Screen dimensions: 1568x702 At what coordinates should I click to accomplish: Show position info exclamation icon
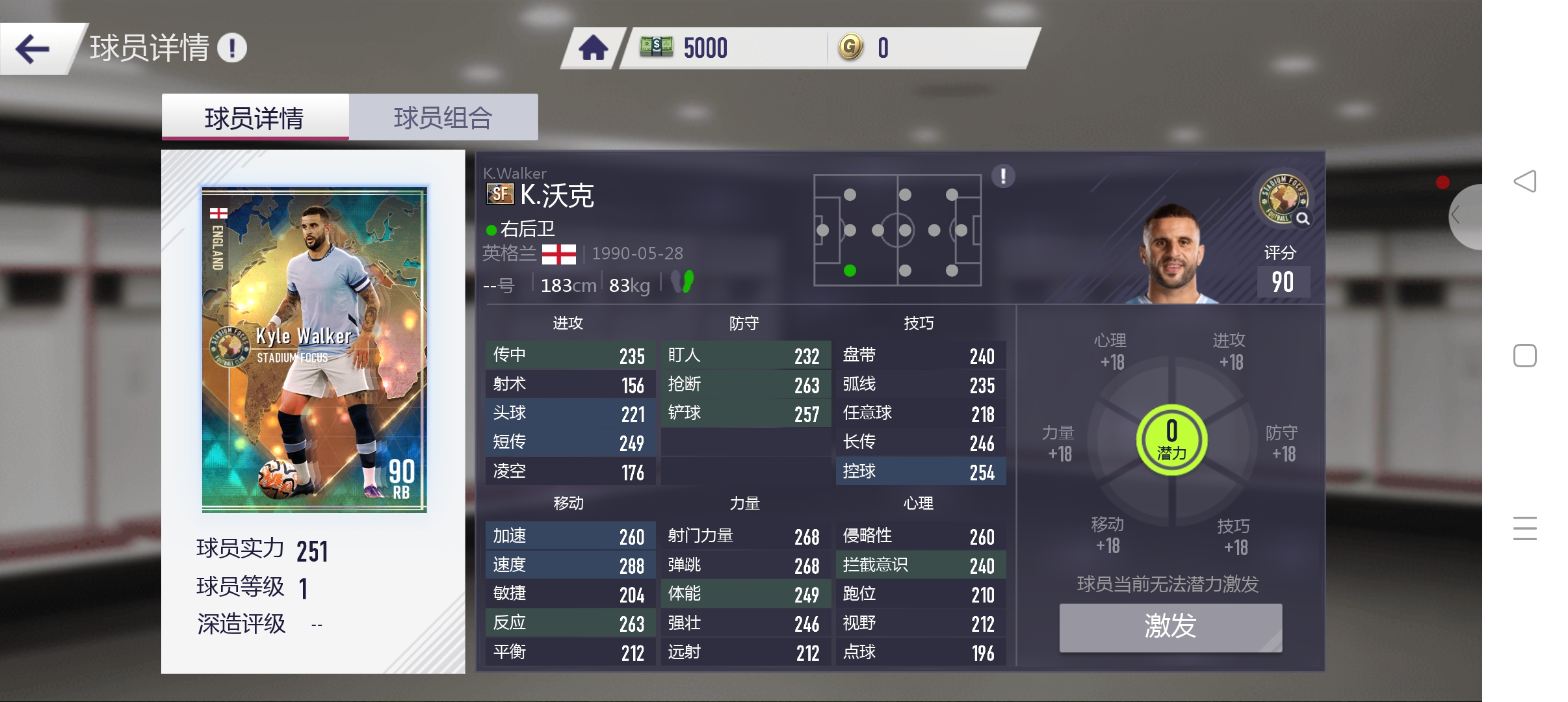[1003, 175]
